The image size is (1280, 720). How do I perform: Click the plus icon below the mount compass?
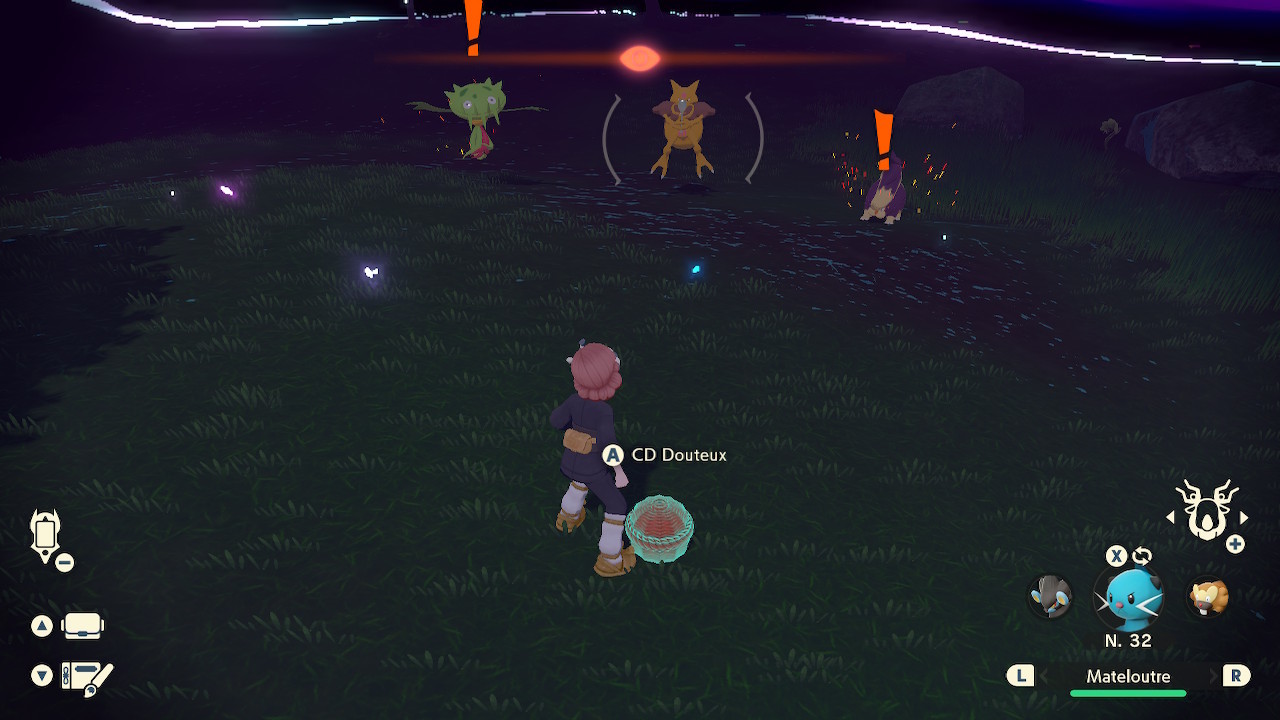point(1235,543)
